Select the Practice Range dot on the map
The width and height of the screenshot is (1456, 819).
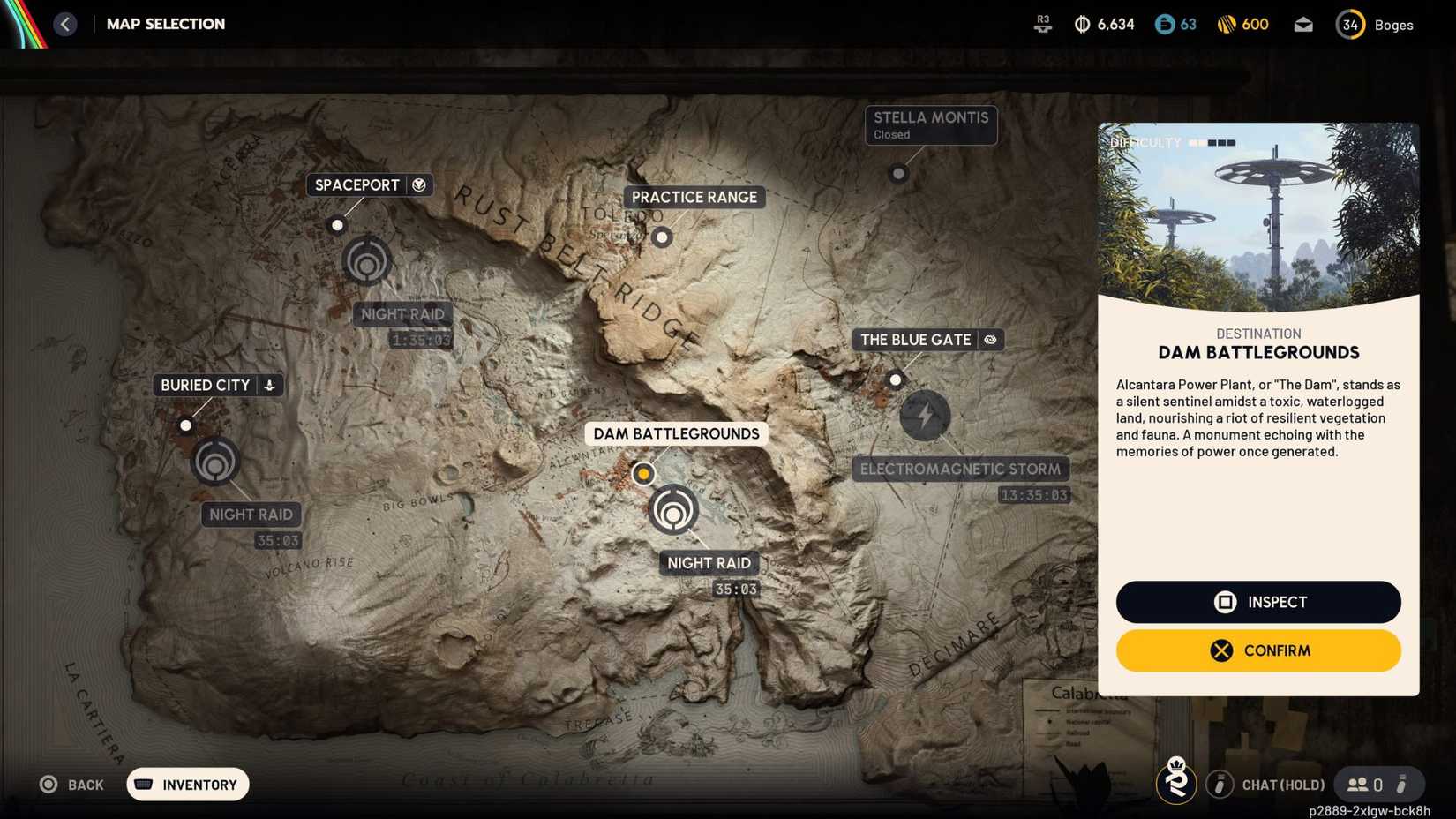(x=662, y=237)
